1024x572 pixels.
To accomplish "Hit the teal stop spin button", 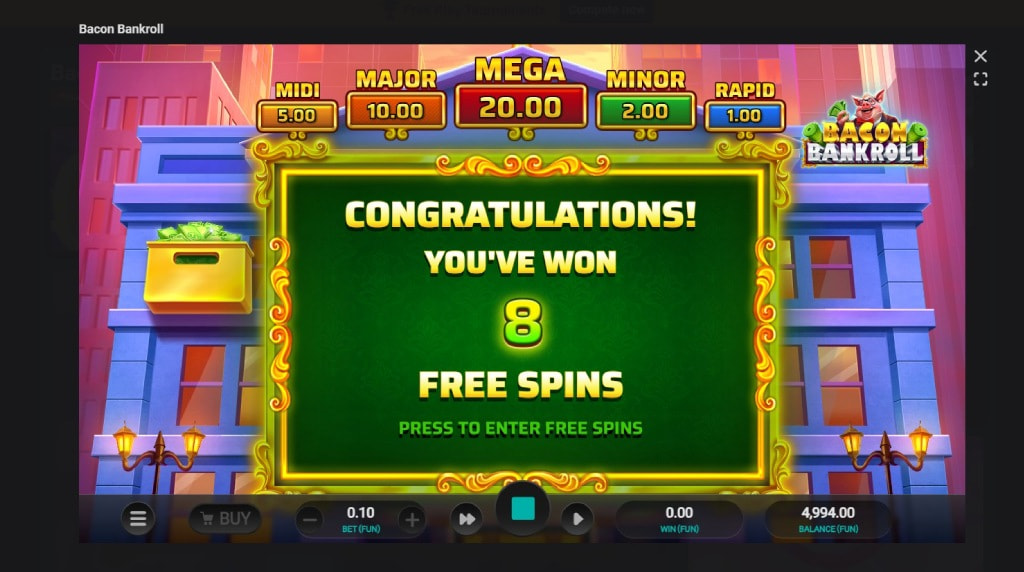I will (x=522, y=509).
